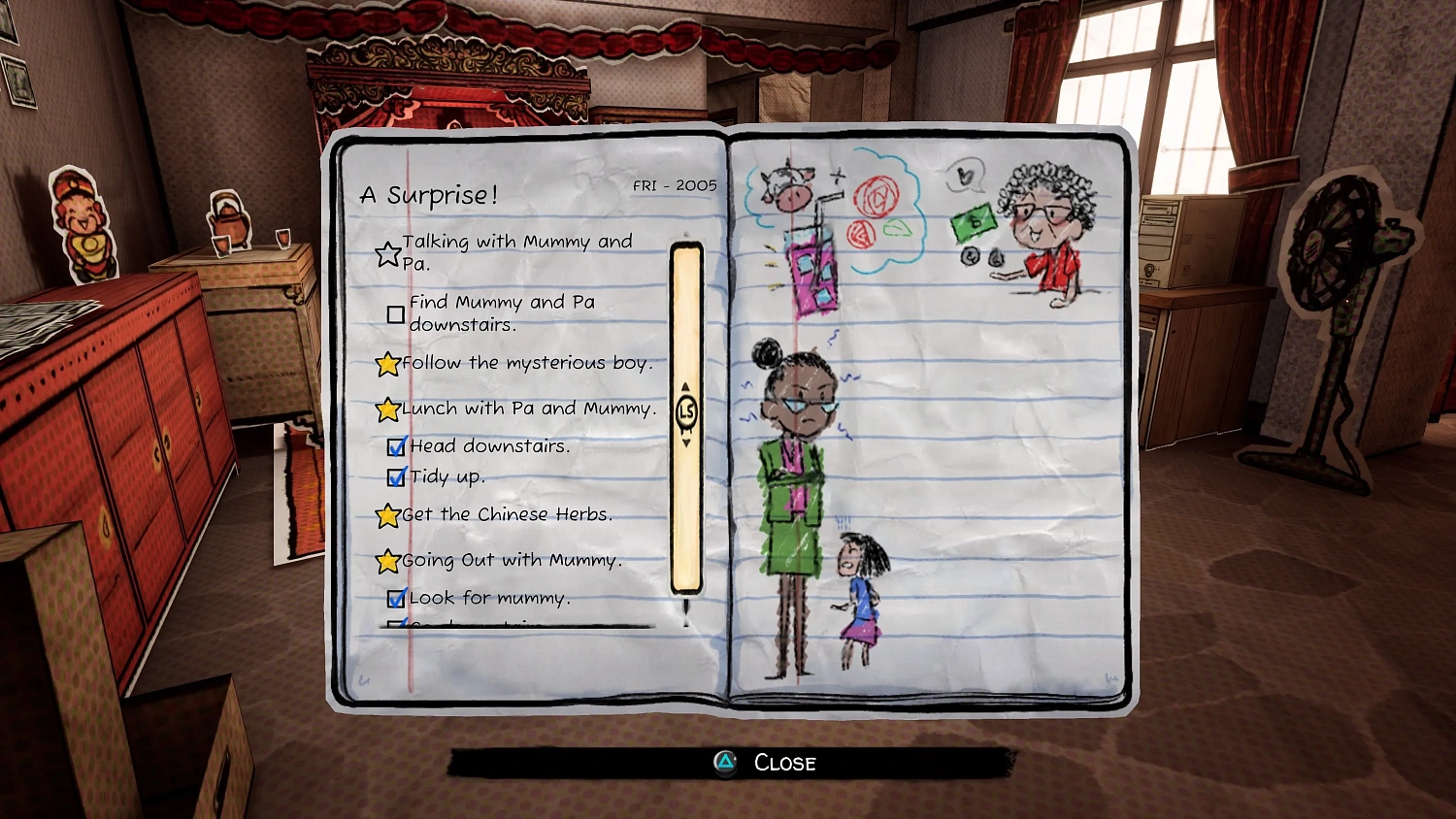Toggle the "Tidy up" checkbox
The width and height of the screenshot is (1456, 819).
coord(396,477)
